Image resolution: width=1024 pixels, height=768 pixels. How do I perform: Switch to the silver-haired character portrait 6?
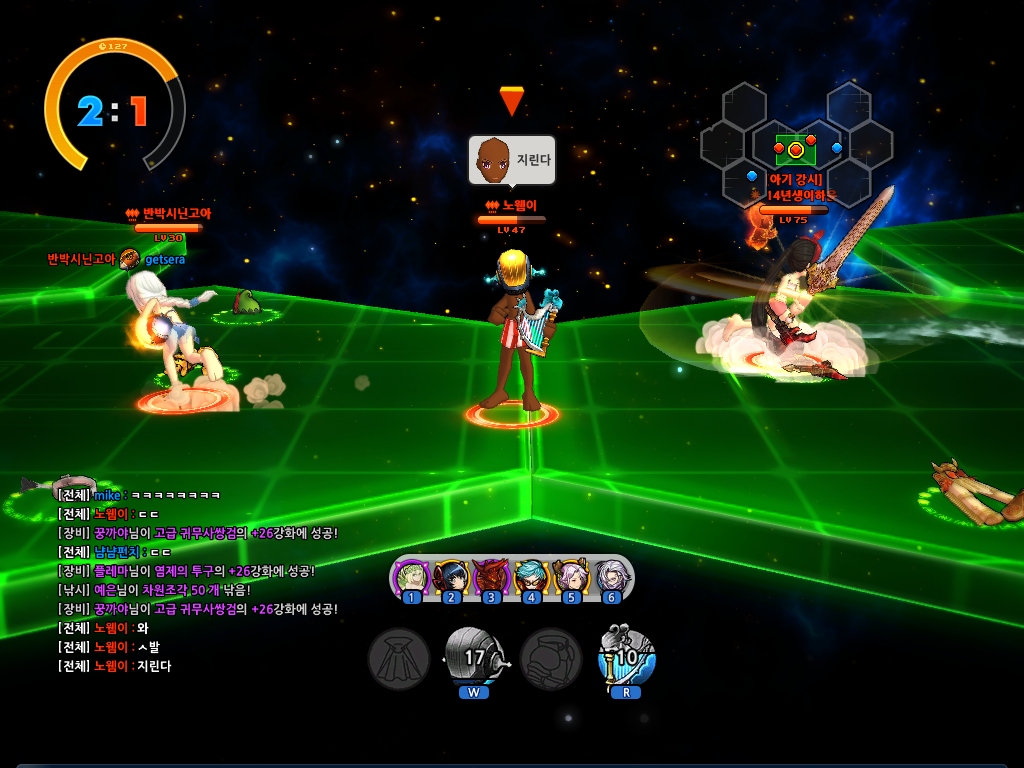pyautogui.click(x=611, y=577)
